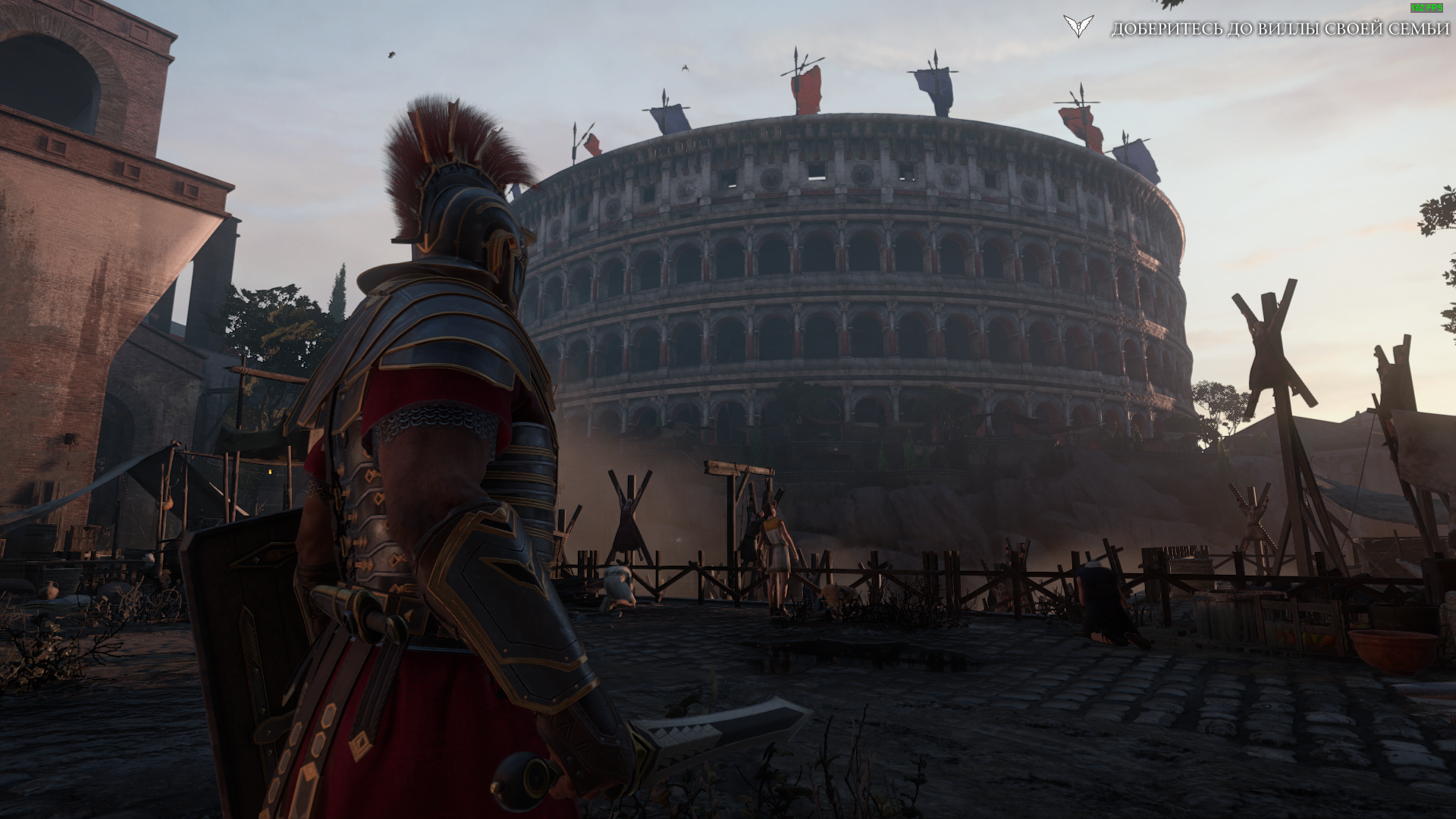The height and width of the screenshot is (819, 1456).
Task: Click the objective text about reaching the family villa
Action: pos(1280,29)
